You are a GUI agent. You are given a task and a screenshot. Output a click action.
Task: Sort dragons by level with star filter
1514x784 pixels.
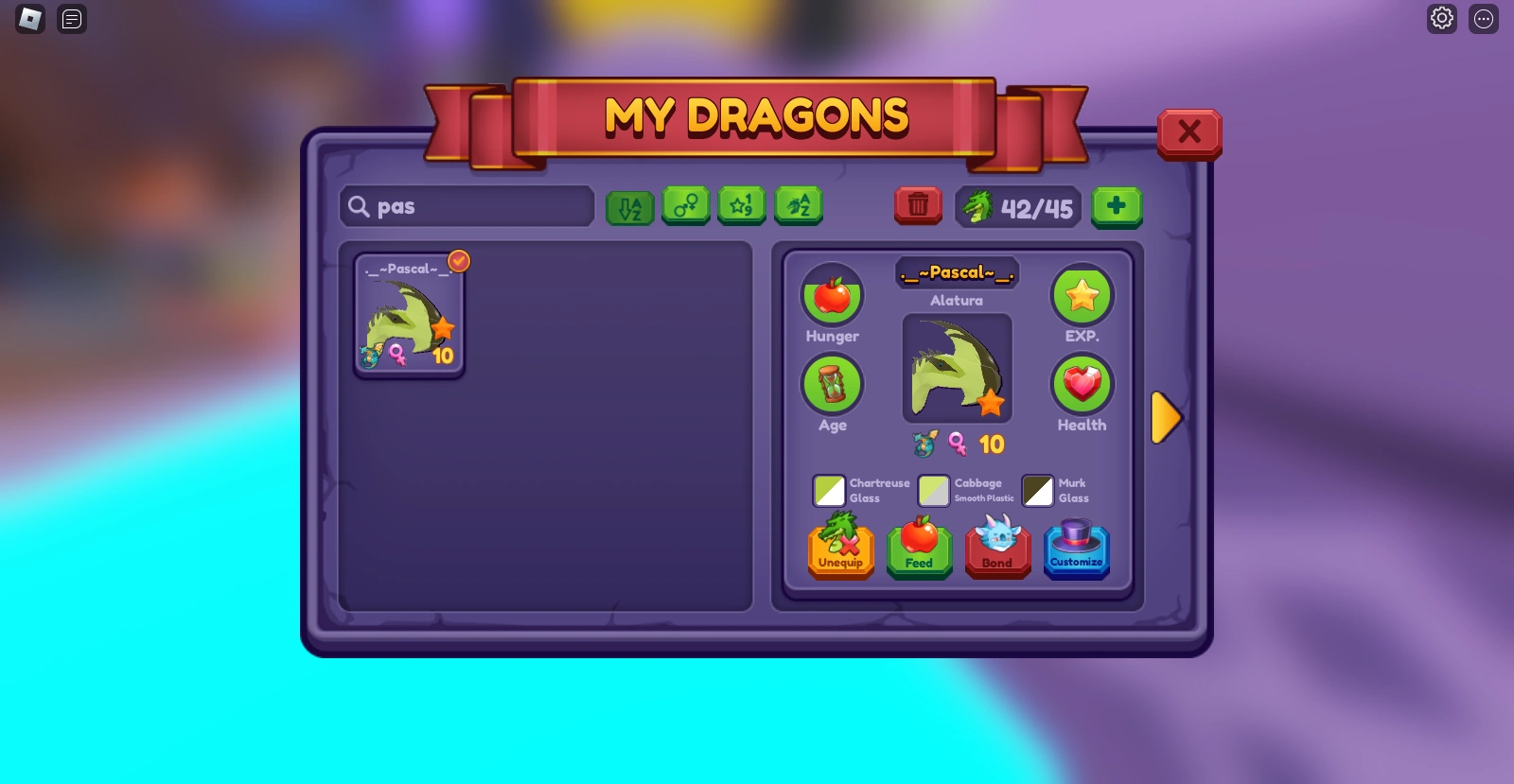(742, 205)
